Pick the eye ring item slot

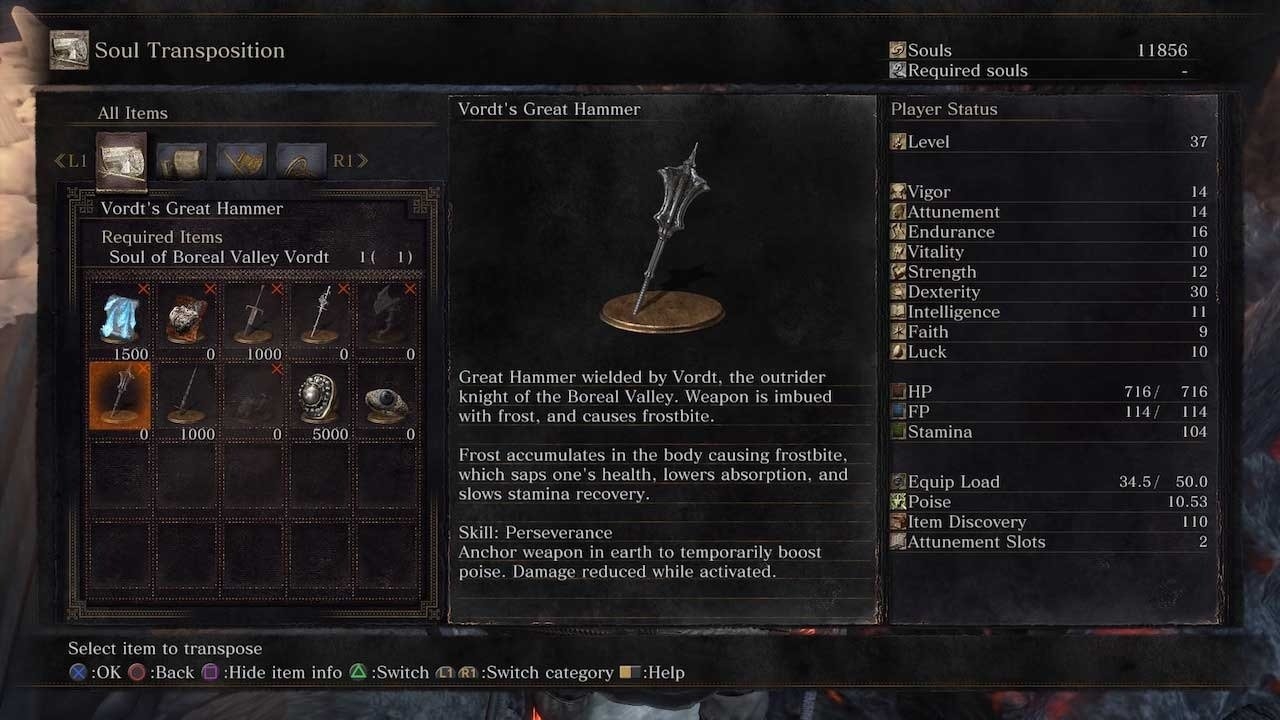click(386, 395)
